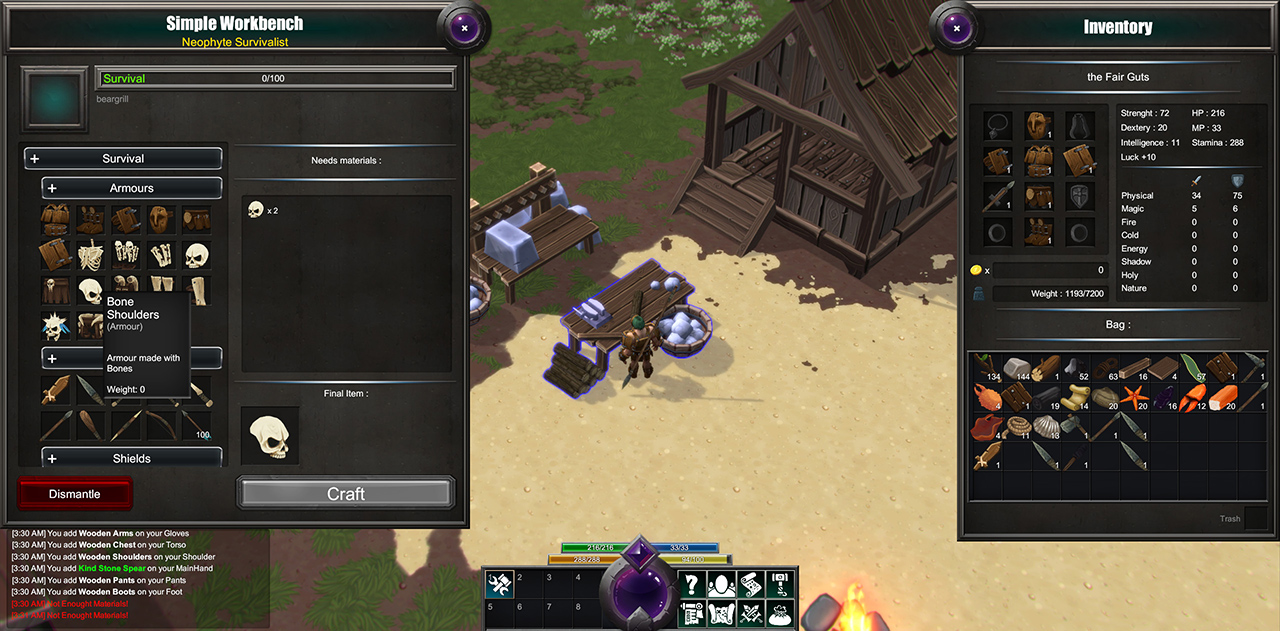1280x631 pixels.
Task: Close the Simple Workbench window
Action: (464, 28)
